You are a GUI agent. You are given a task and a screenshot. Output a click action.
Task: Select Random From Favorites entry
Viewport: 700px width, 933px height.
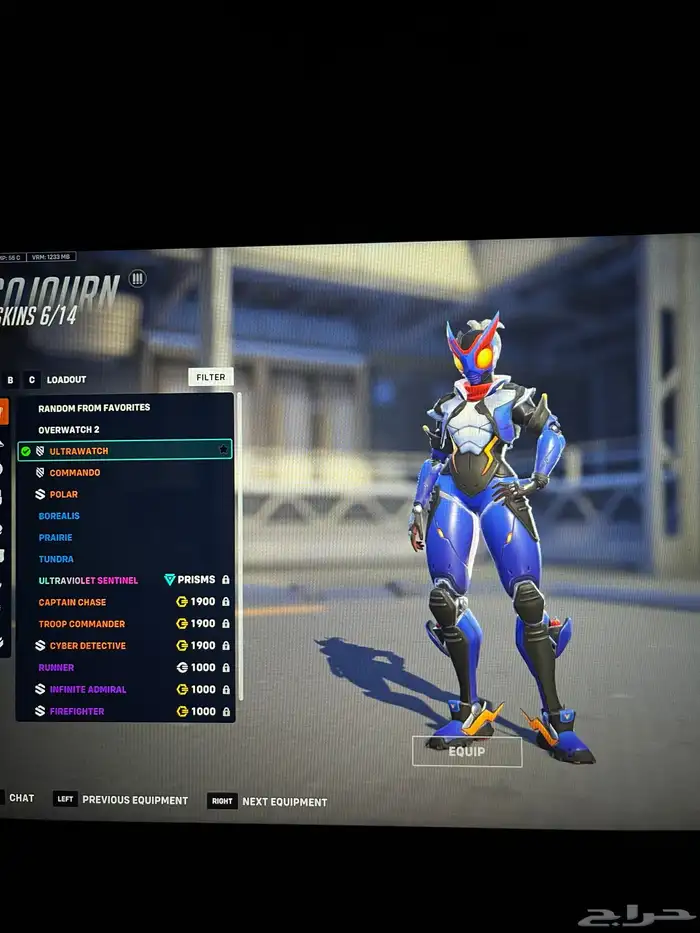tap(94, 408)
